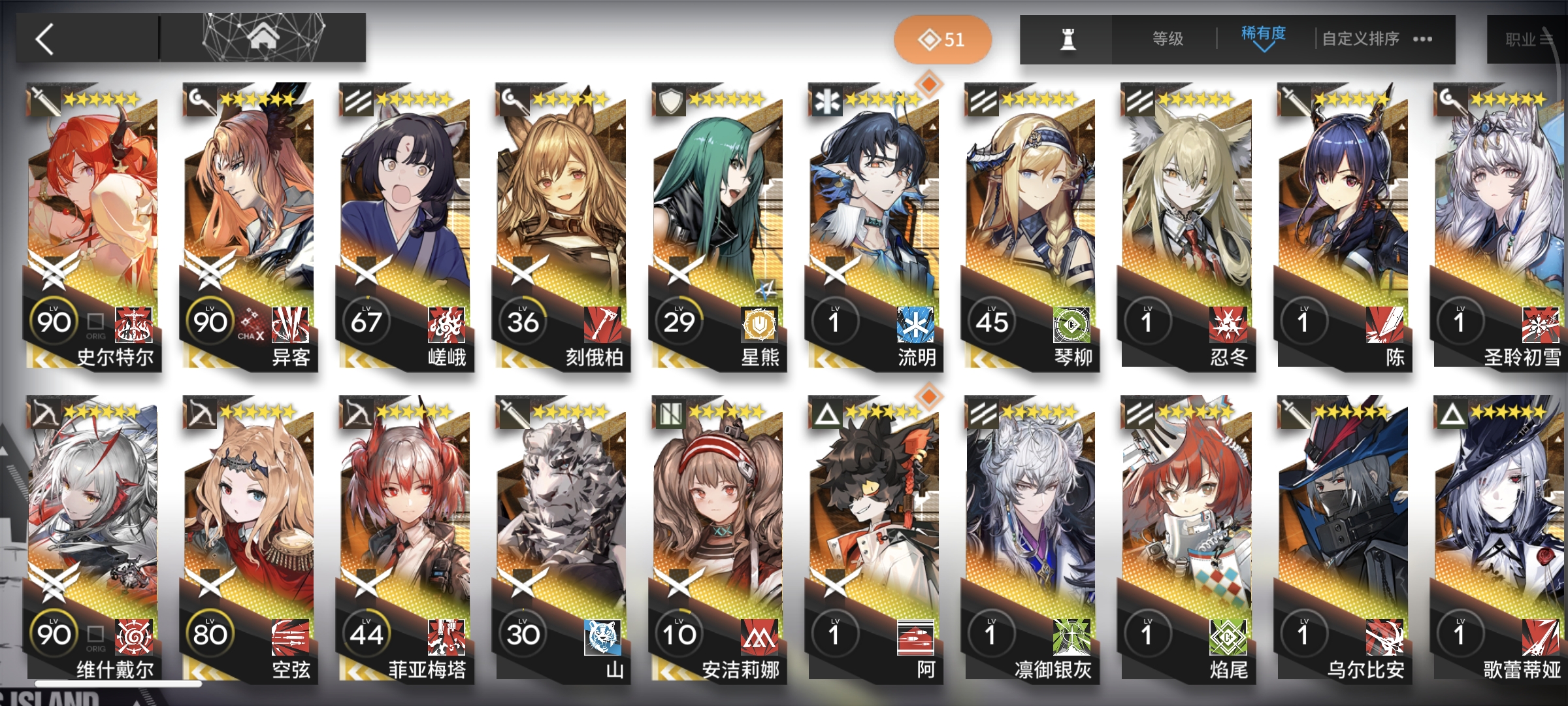Return to the home screen
The height and width of the screenshot is (706, 1568).
click(x=263, y=38)
